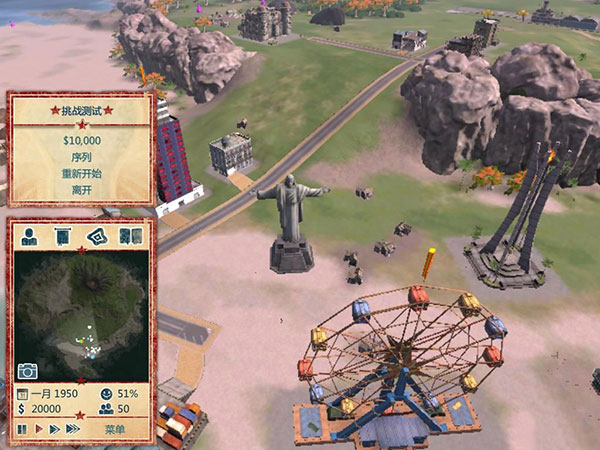Open the almanac book icon tab
Viewport: 600px width, 450px height.
pyautogui.click(x=129, y=237)
